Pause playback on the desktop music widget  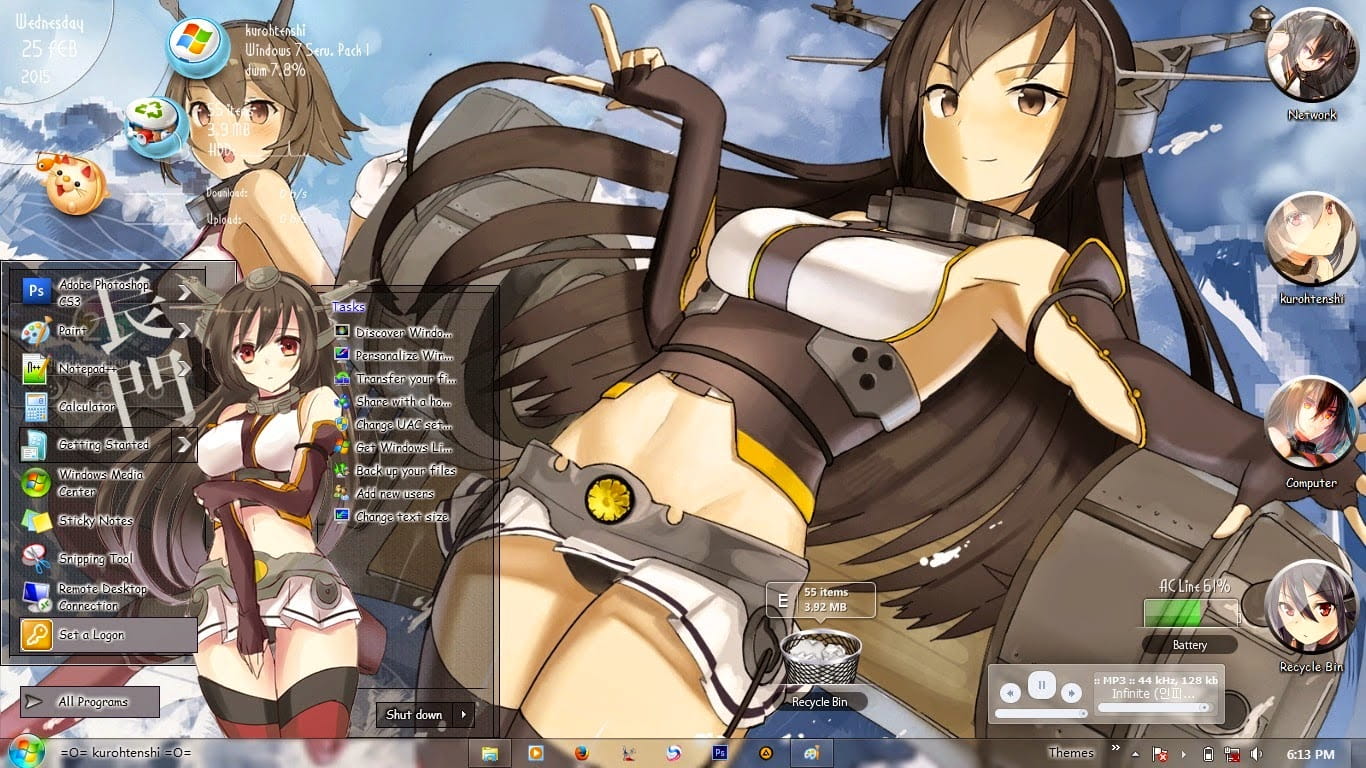(1043, 685)
